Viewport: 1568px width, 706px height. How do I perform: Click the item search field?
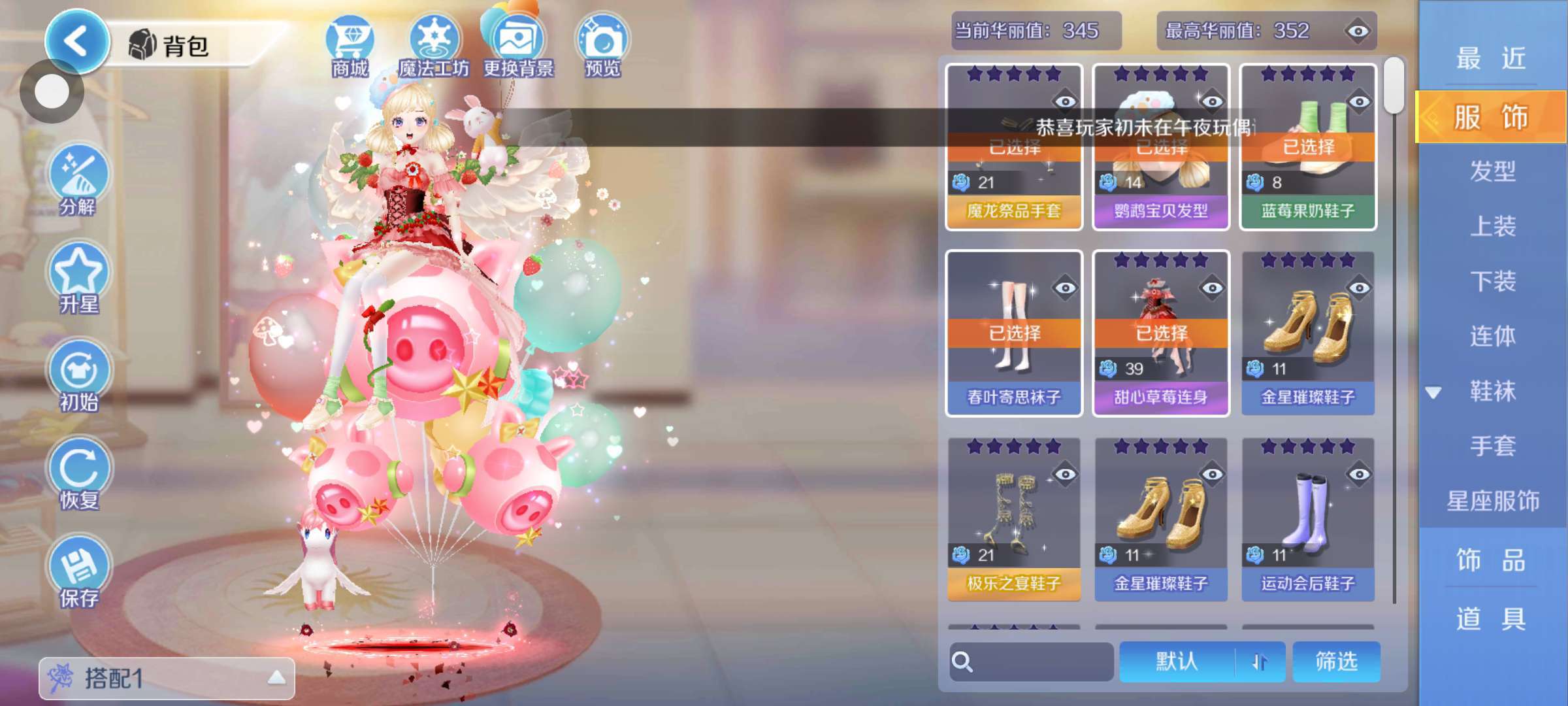[x=1032, y=662]
